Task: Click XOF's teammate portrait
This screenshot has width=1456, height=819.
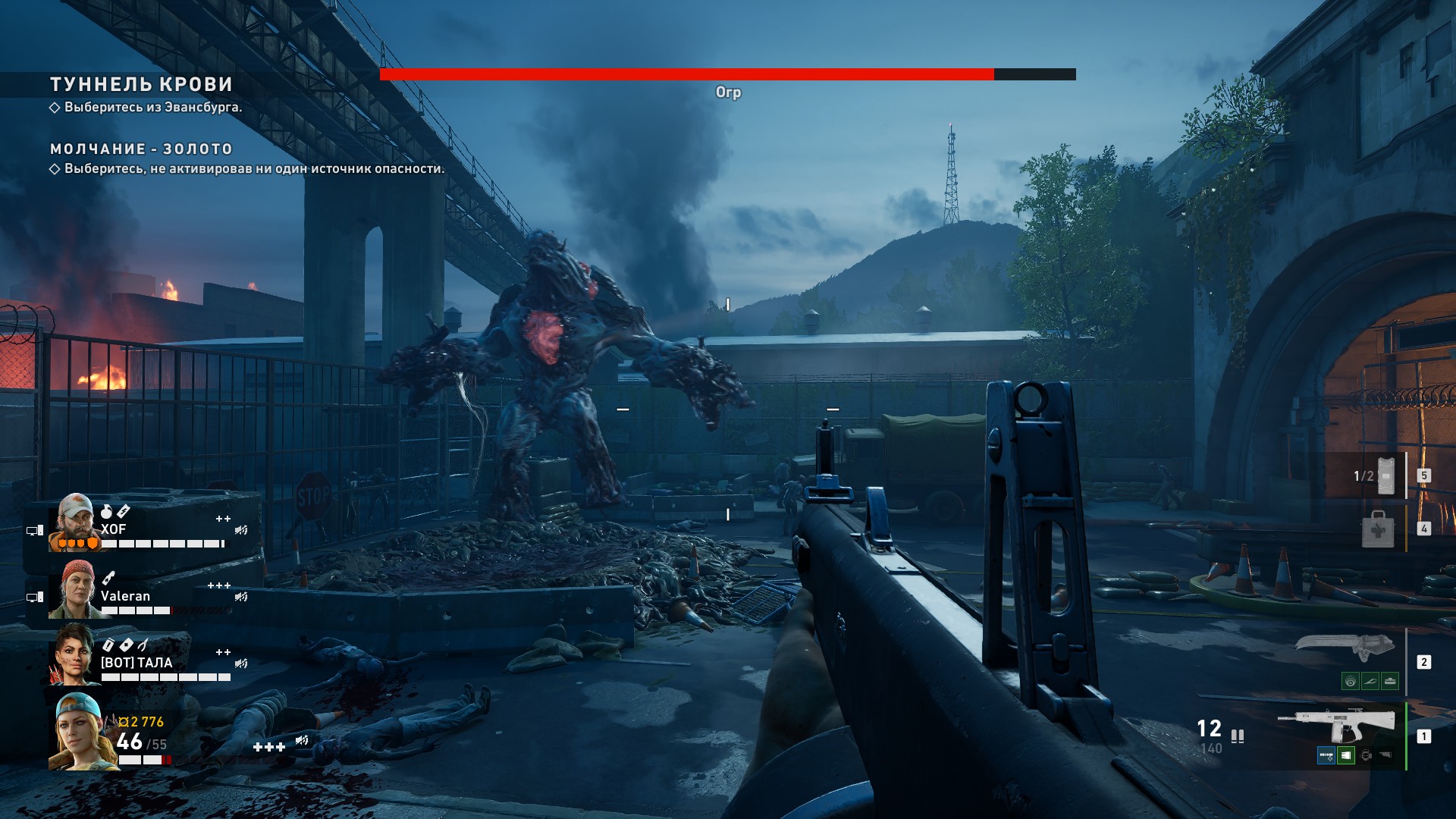Action: pos(75,522)
